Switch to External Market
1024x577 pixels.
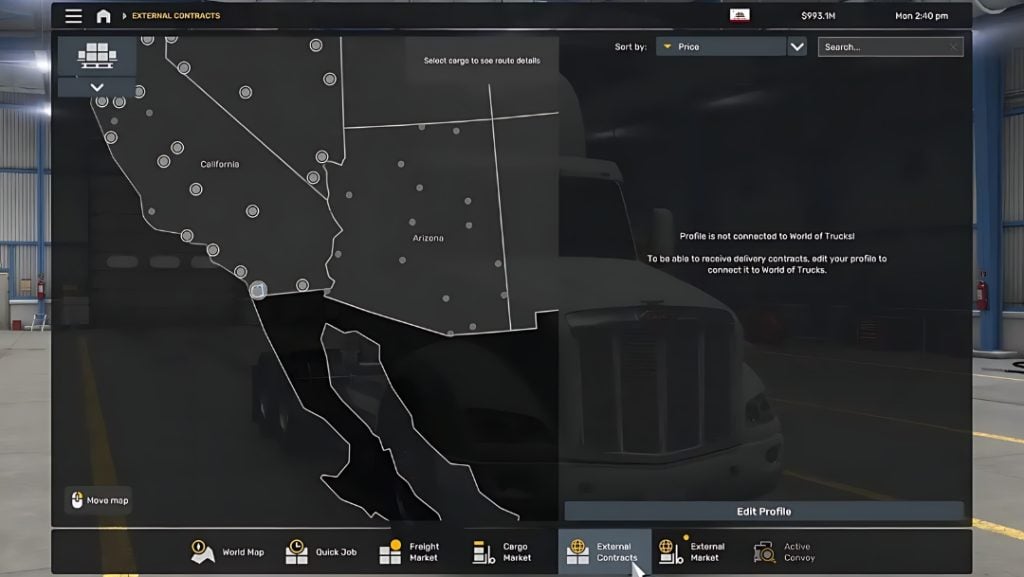[x=692, y=552]
